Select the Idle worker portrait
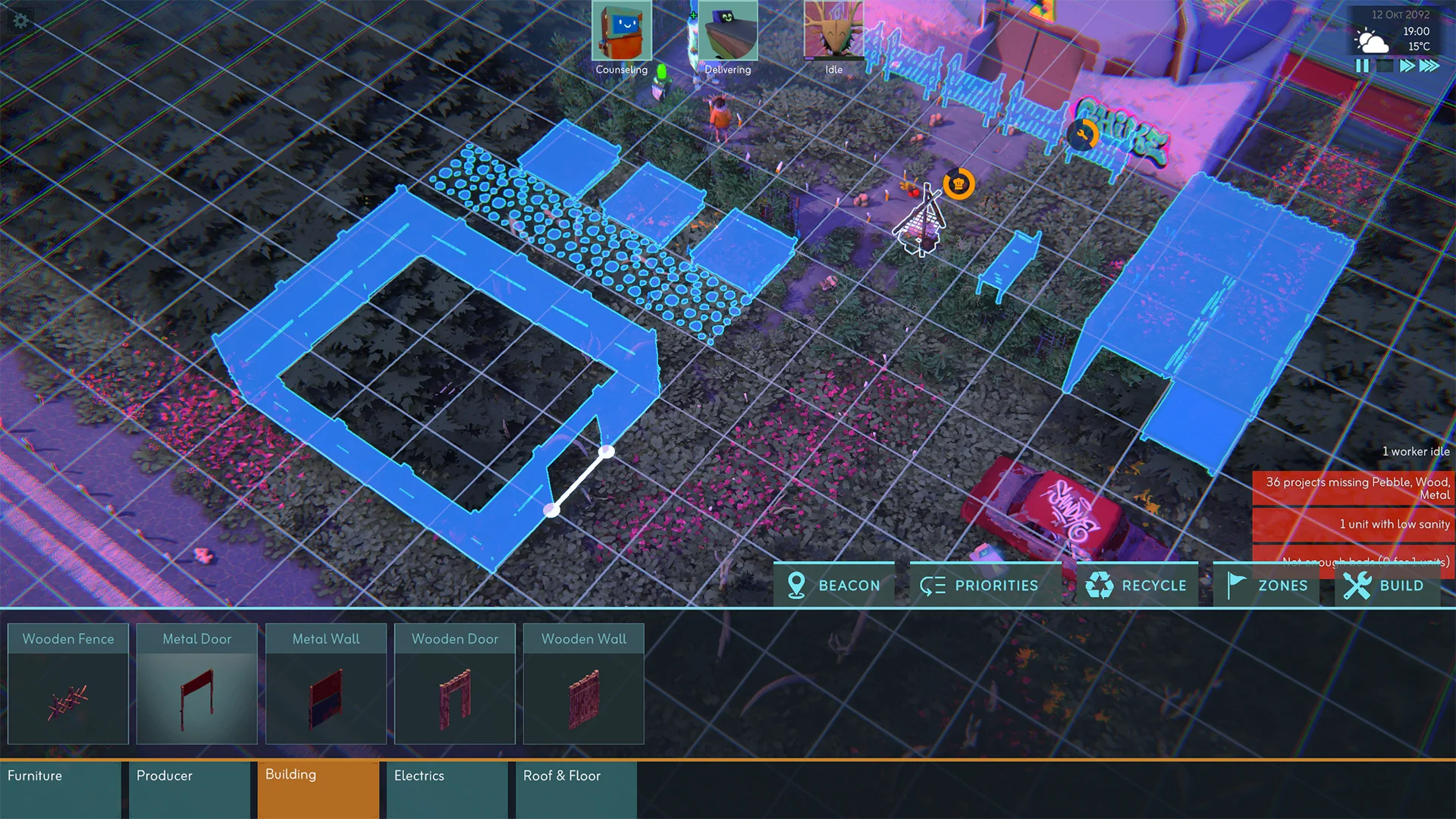This screenshot has width=1456, height=819. tap(833, 30)
